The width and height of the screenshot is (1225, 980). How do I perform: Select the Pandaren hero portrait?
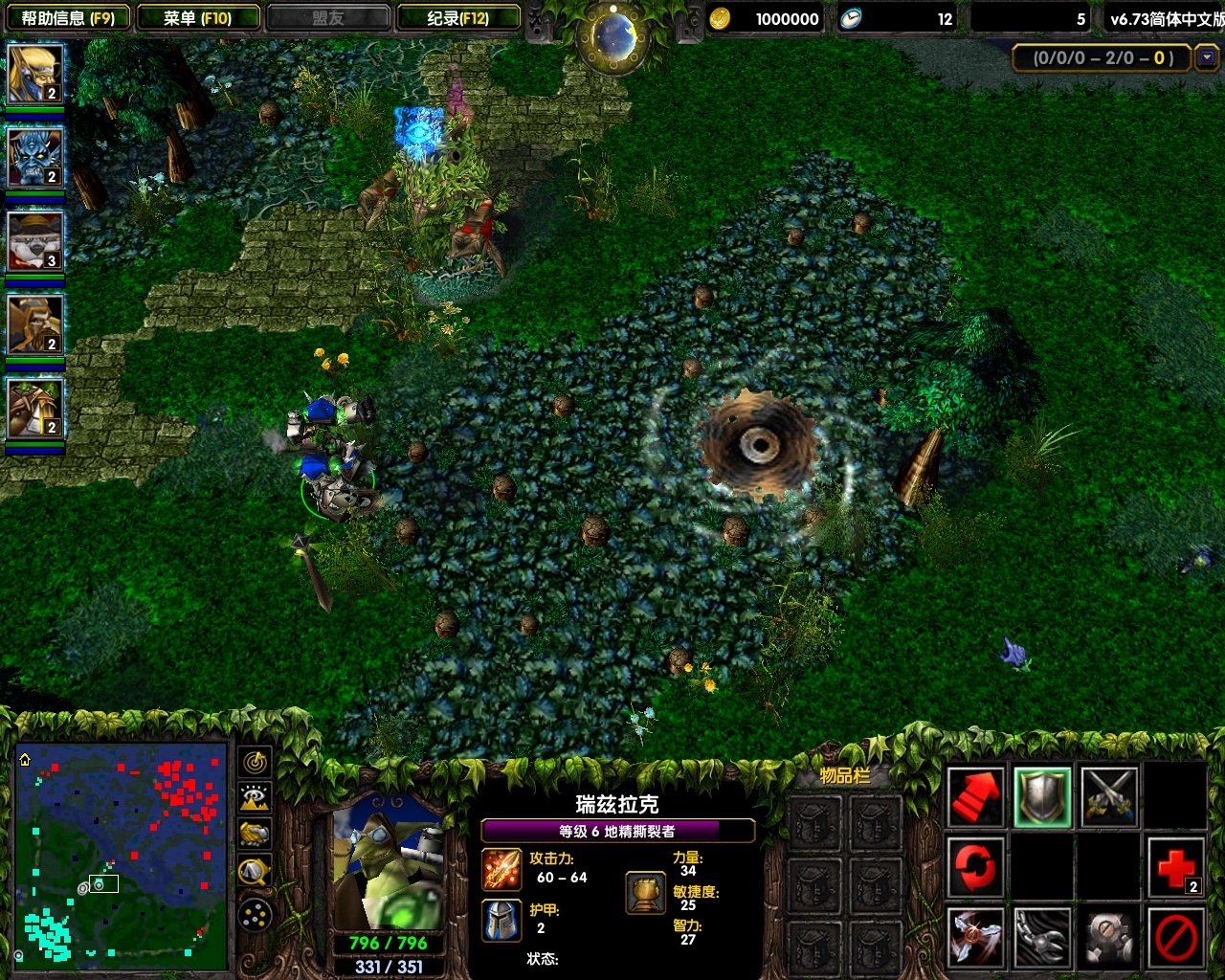coord(35,241)
